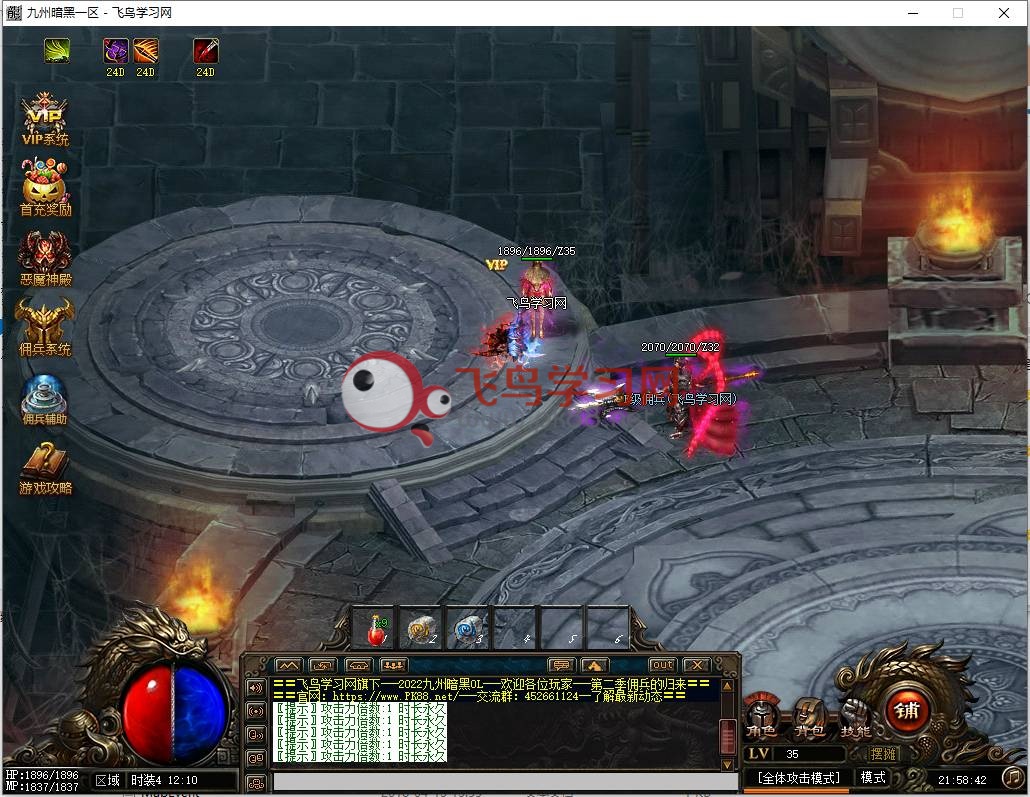
Task: Open the 佣兵辅助 mercenary assist icon
Action: coord(45,397)
